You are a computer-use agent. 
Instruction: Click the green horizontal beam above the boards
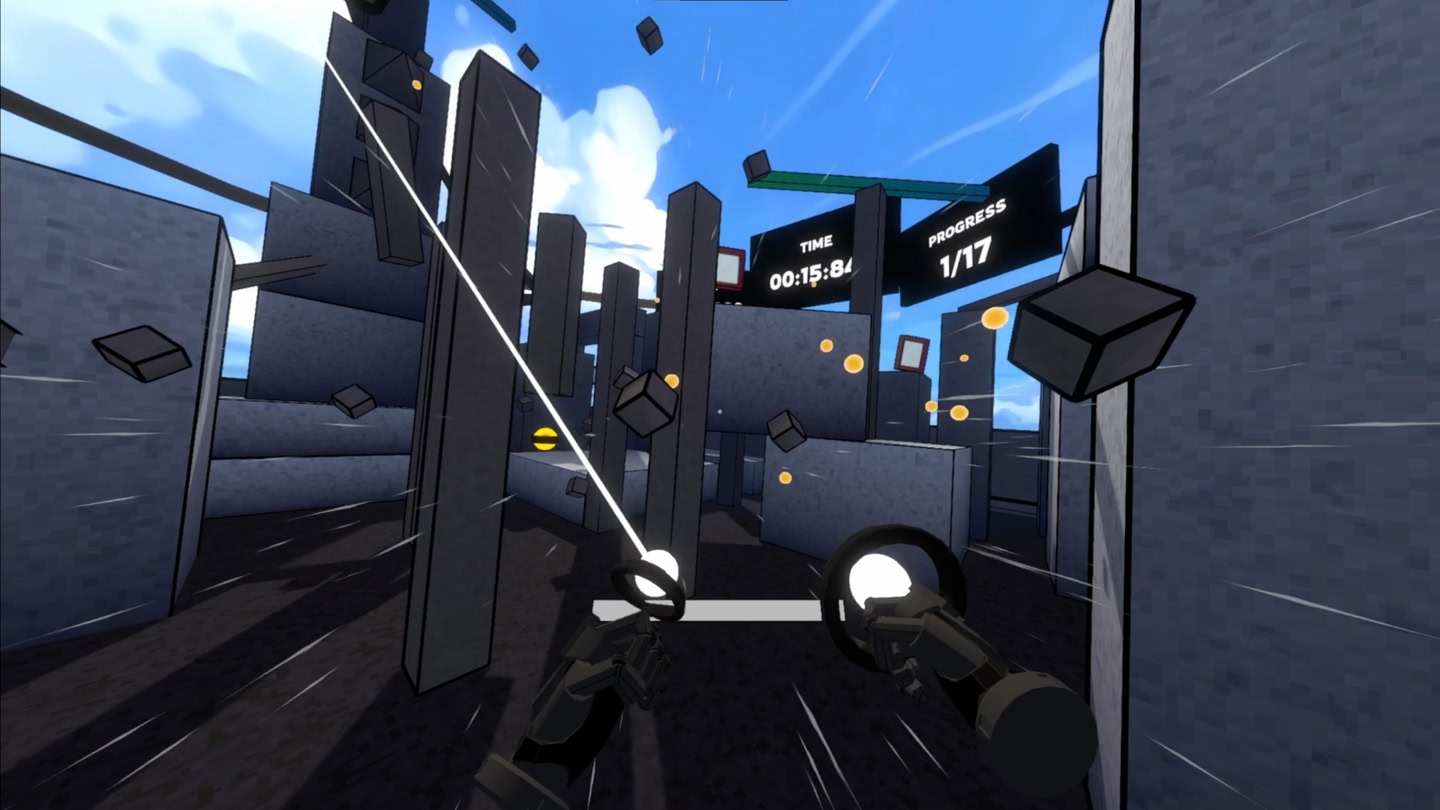click(x=870, y=183)
